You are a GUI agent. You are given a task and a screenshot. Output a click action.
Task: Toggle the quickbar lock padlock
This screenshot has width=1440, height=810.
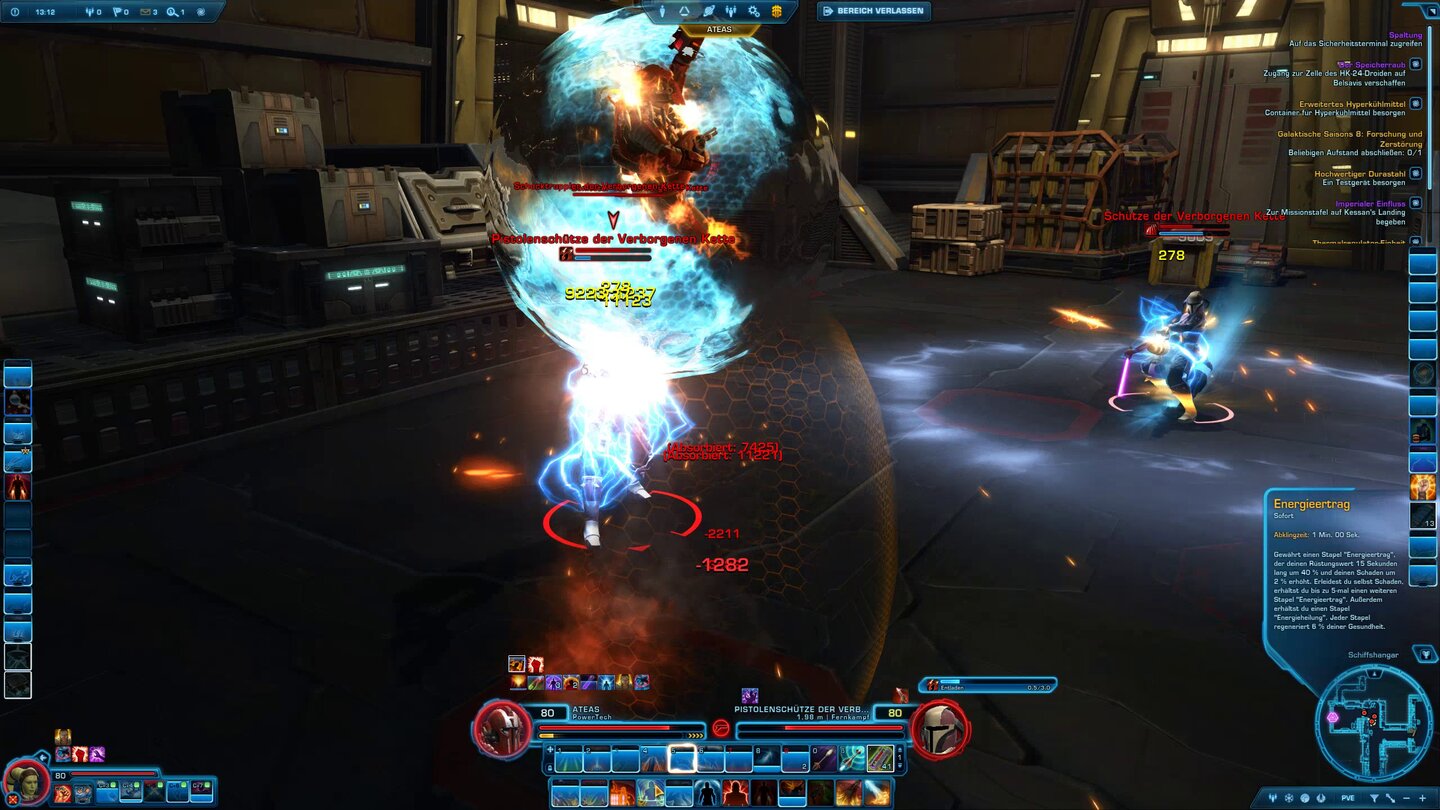tap(549, 767)
